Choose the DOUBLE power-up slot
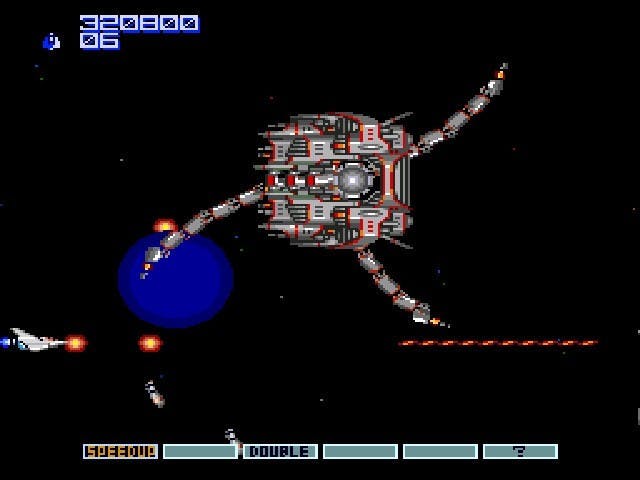Viewport: 640px width, 480px height. pyautogui.click(x=280, y=452)
